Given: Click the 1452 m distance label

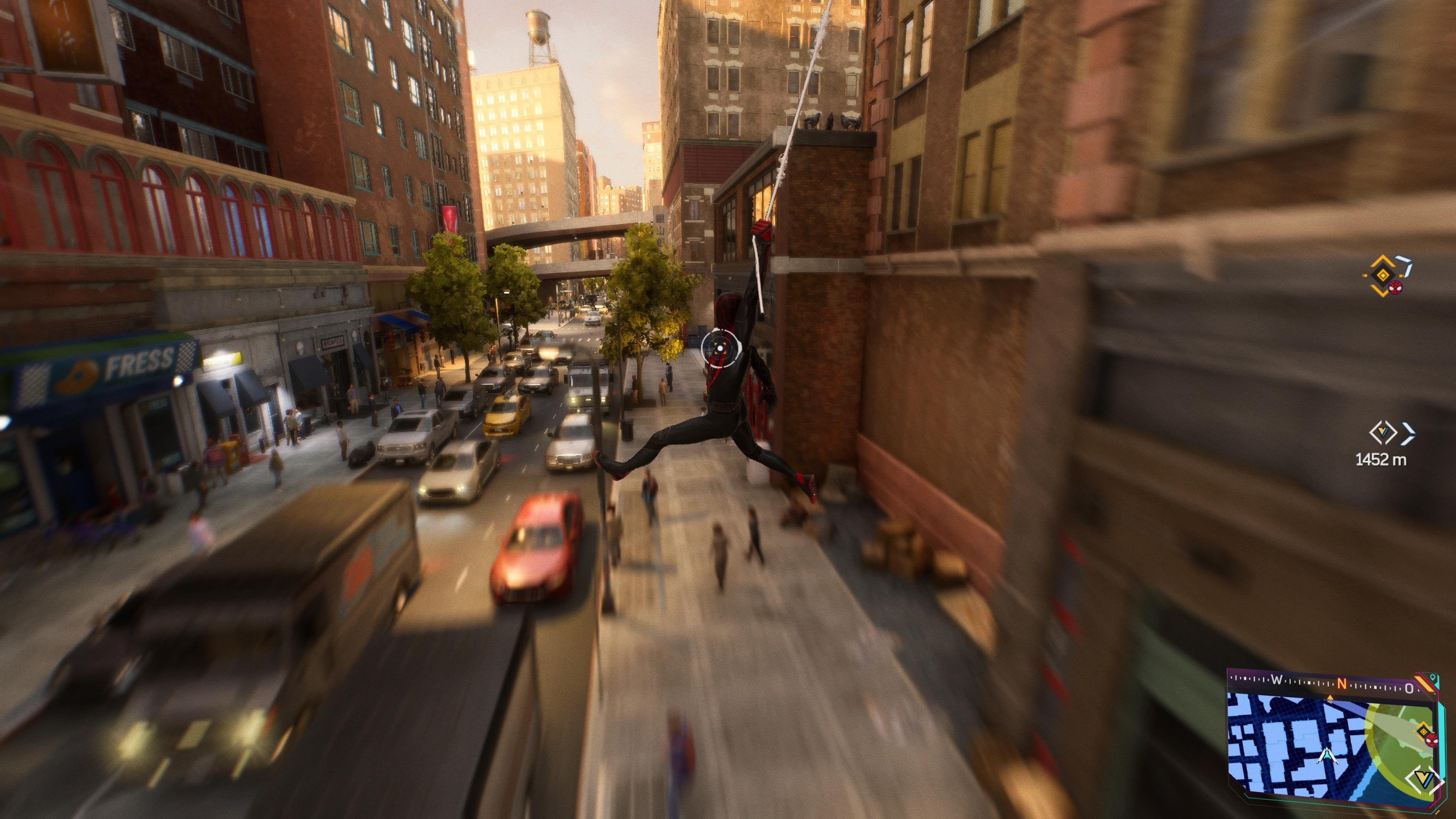Looking at the screenshot, I should tap(1381, 459).
